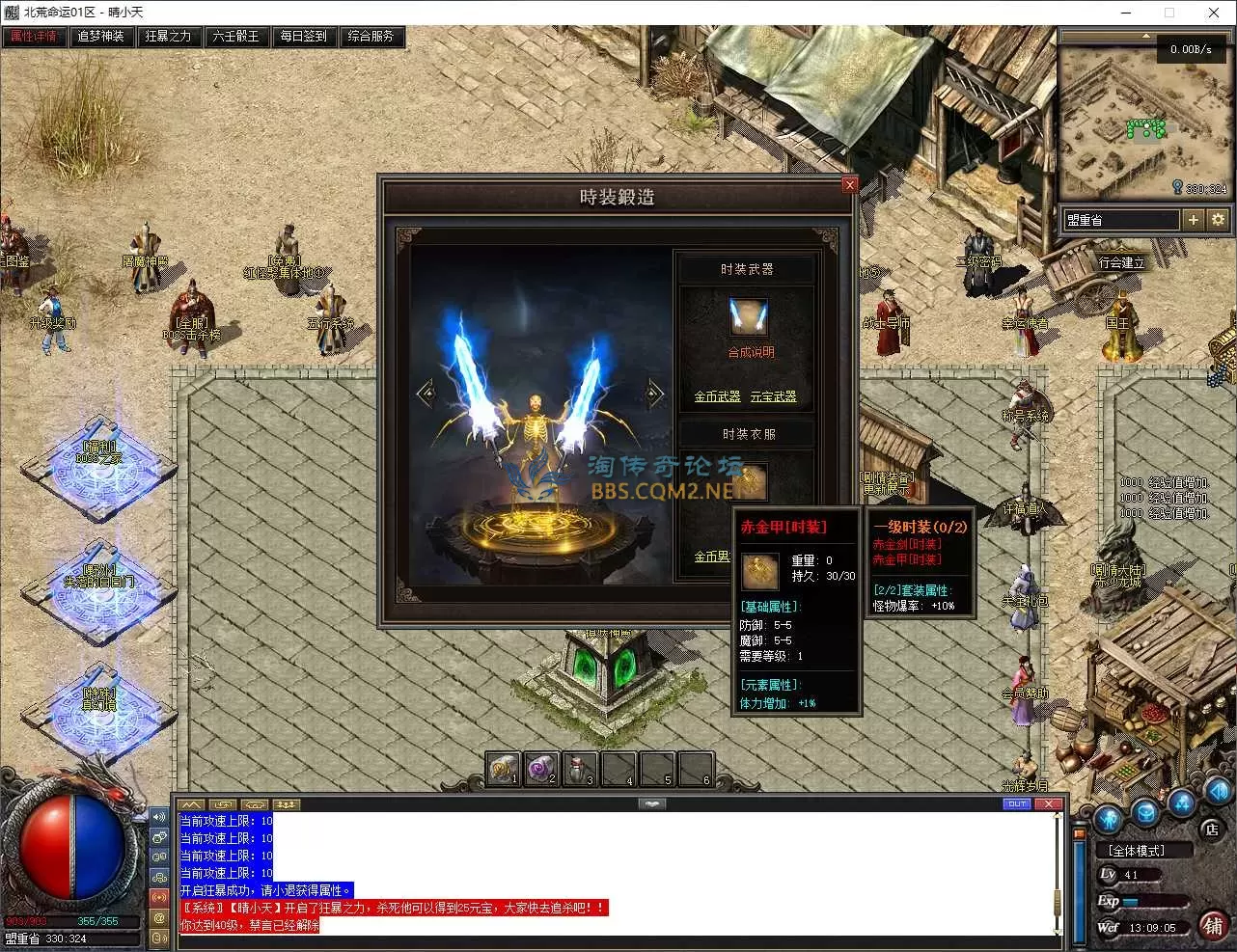Open the 属性详情 attribute details menu
Screen dimensions: 1237x952
click(x=34, y=37)
